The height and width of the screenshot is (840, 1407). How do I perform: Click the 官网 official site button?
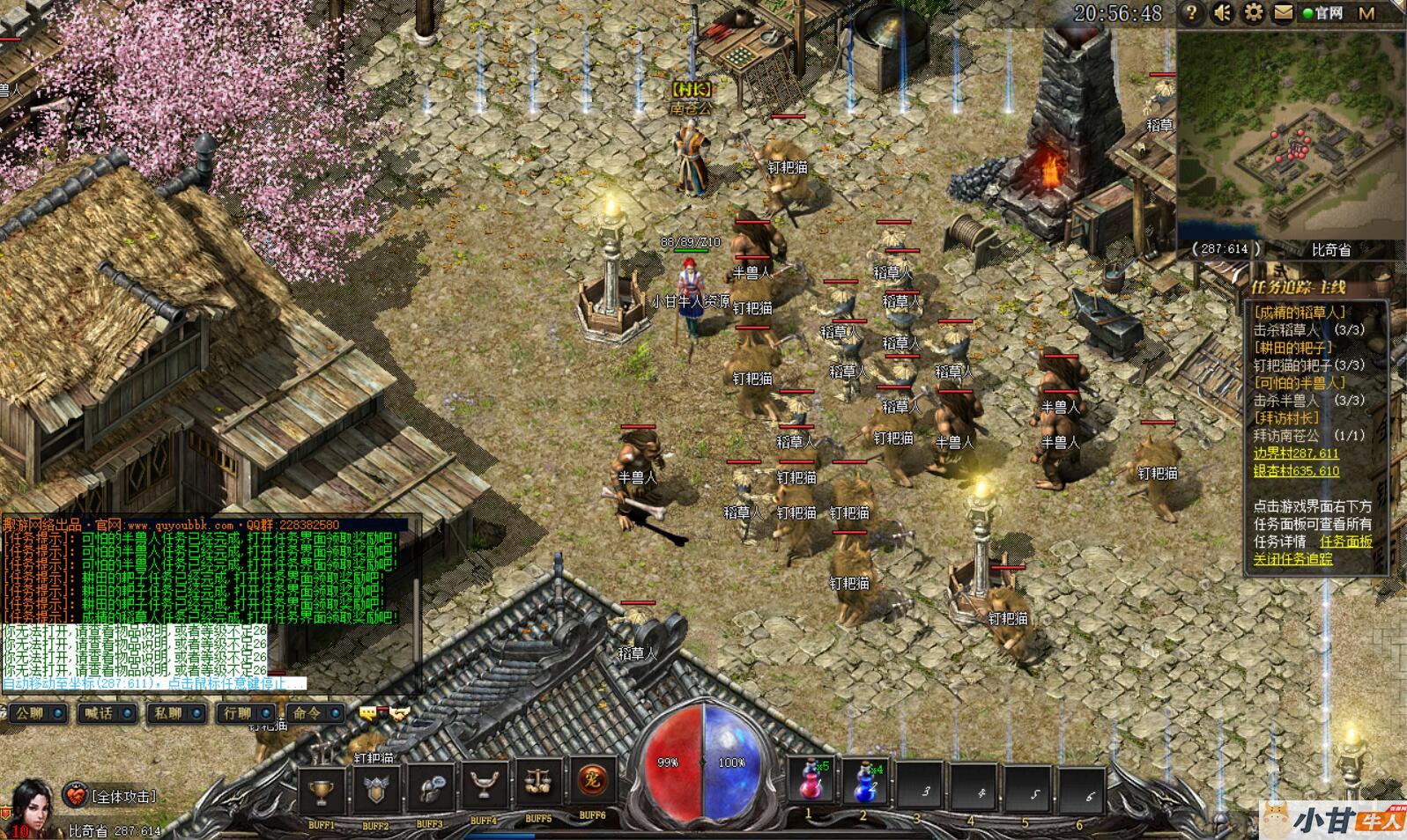point(1323,13)
